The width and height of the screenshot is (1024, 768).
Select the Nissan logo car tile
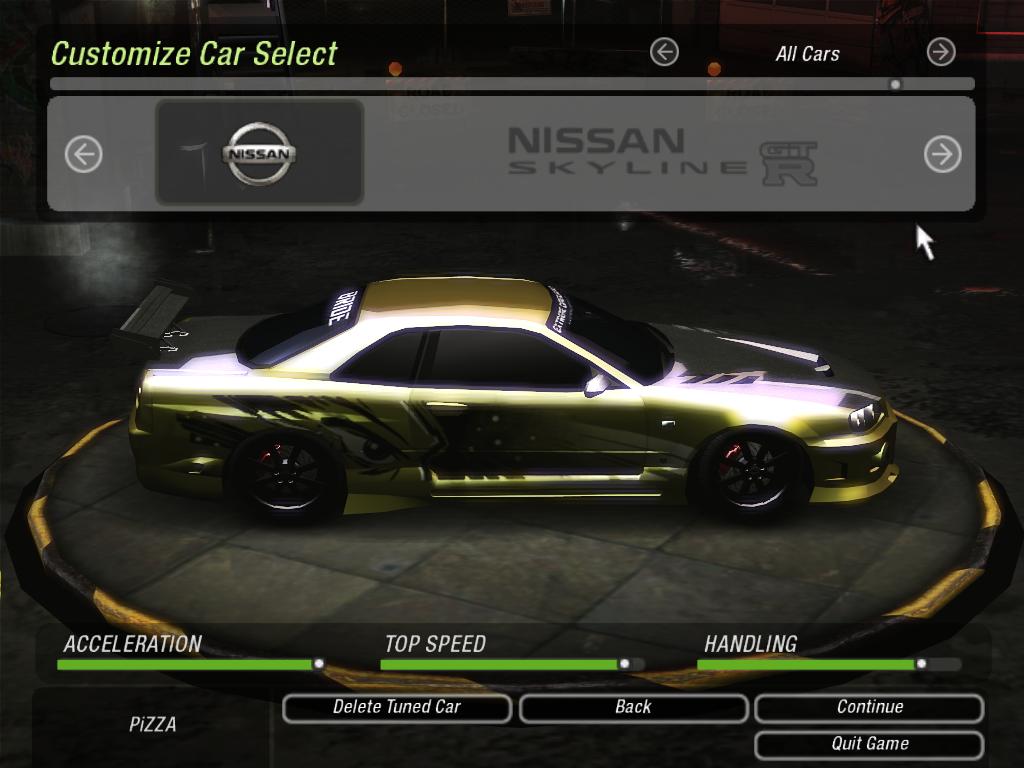(x=259, y=153)
